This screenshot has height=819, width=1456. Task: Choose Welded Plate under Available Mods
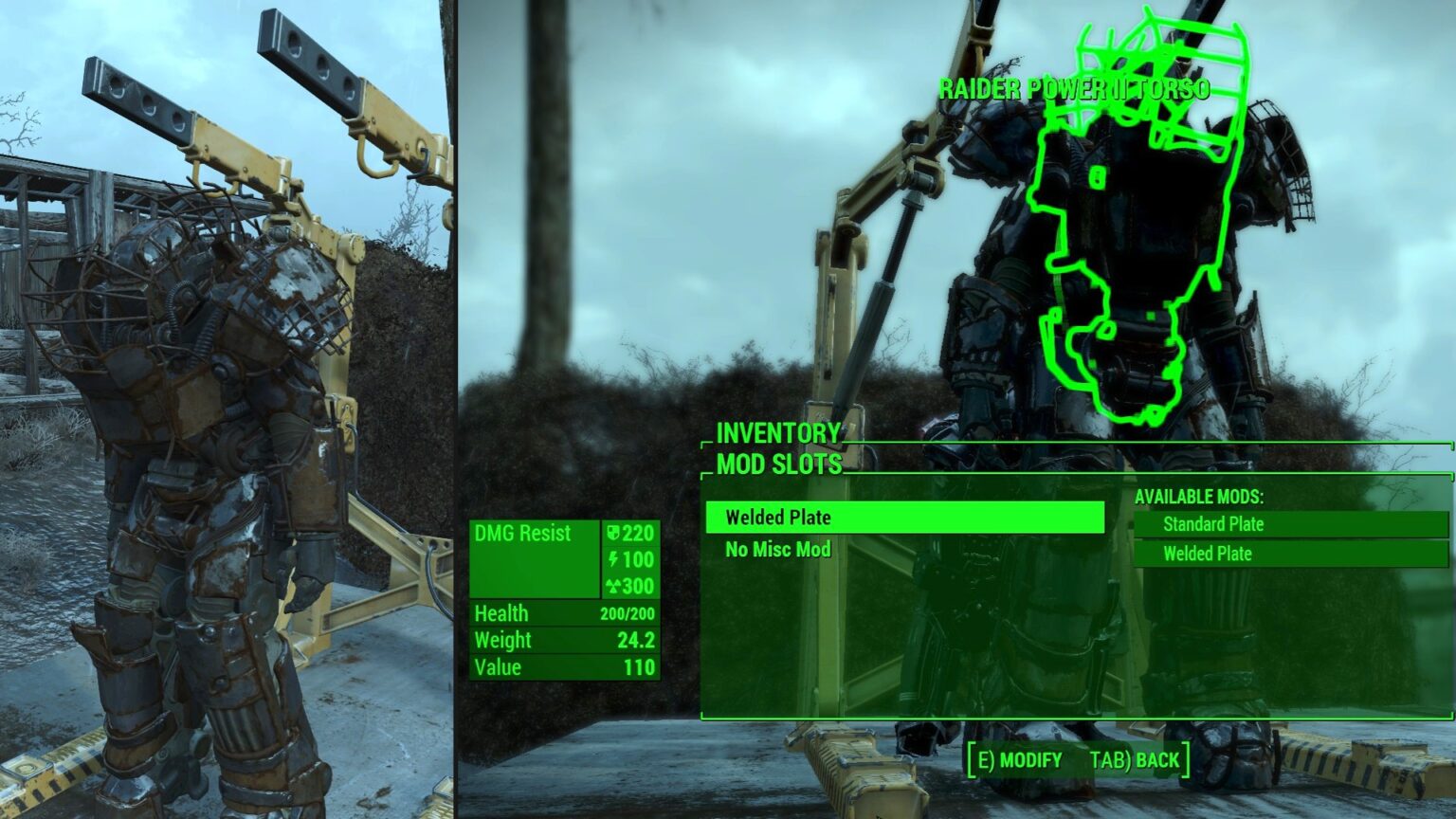click(1291, 554)
